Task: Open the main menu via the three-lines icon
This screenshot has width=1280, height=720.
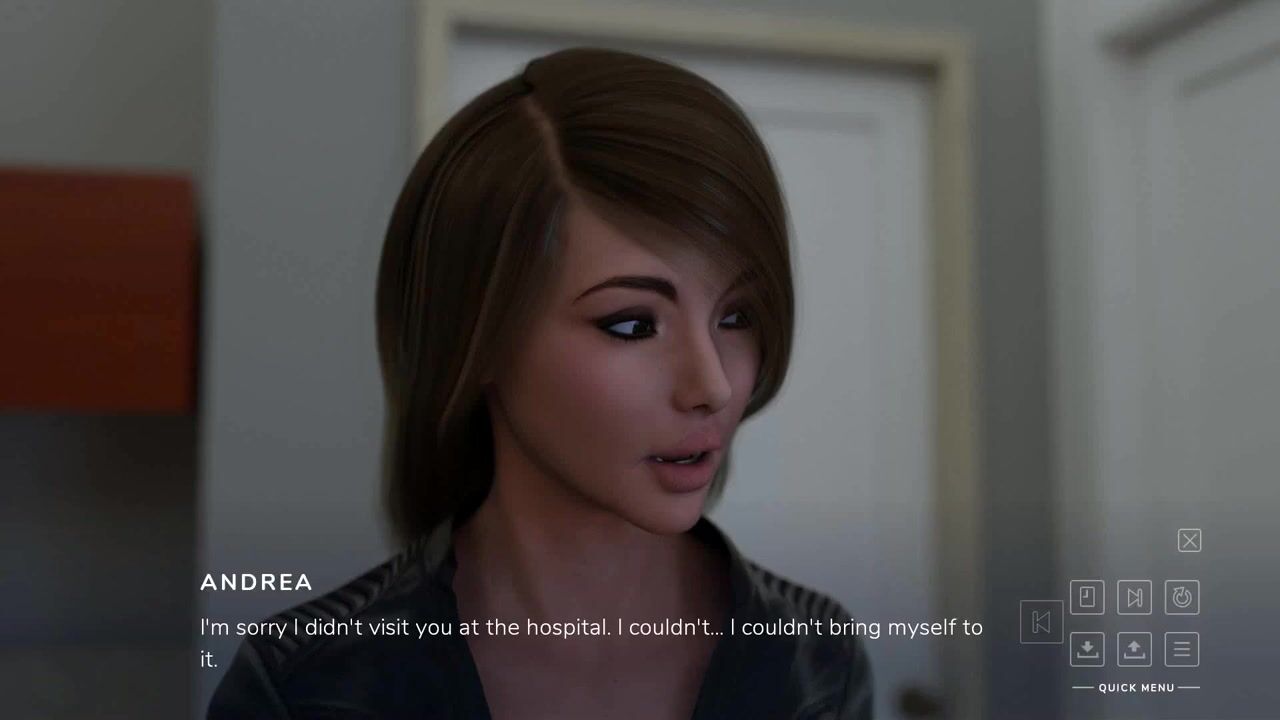Action: coord(1182,650)
